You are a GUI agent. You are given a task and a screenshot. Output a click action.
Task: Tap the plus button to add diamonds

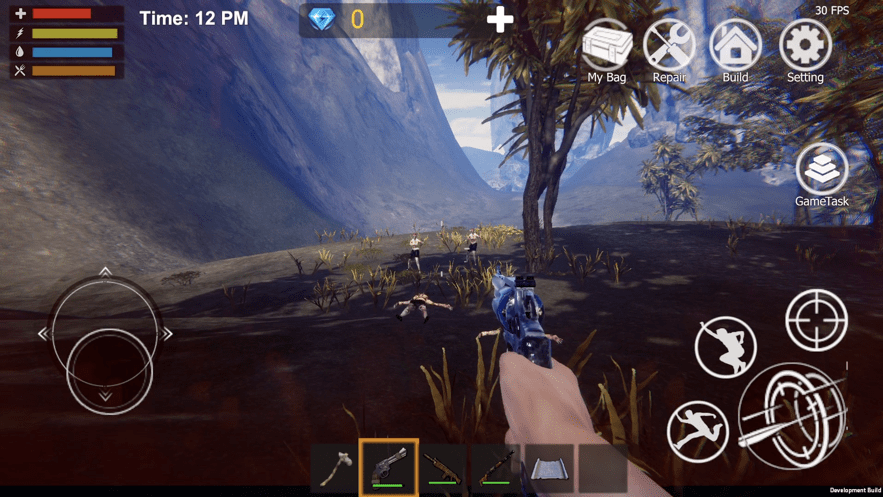pyautogui.click(x=500, y=19)
